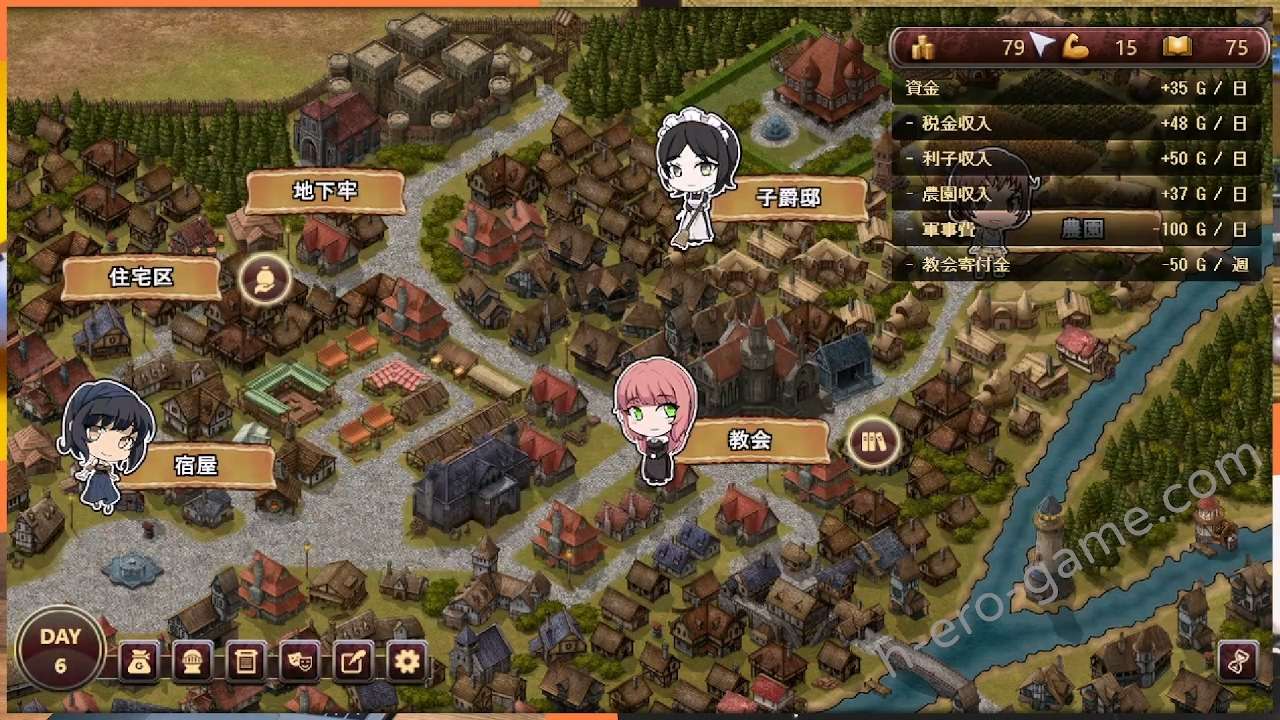Select the 教会 church location
The image size is (1280, 720).
[x=750, y=440]
